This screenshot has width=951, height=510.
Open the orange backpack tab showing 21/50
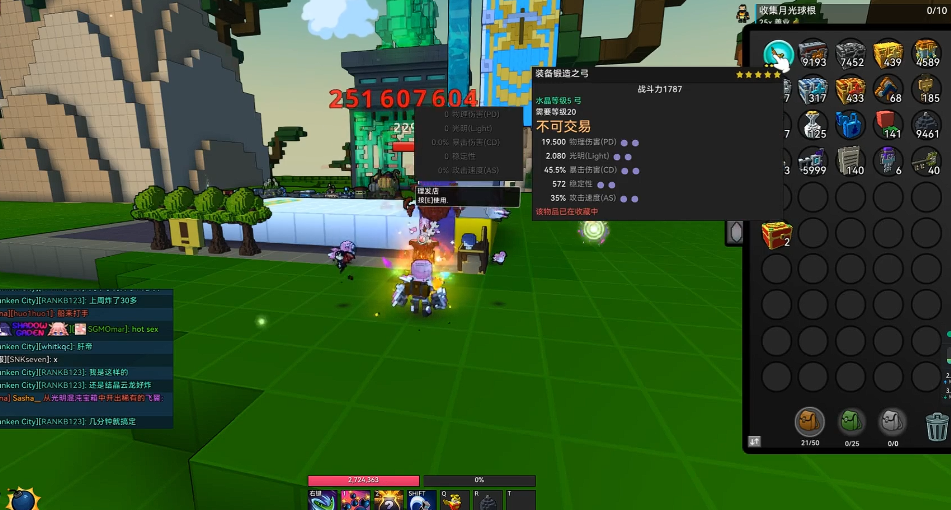tap(809, 422)
